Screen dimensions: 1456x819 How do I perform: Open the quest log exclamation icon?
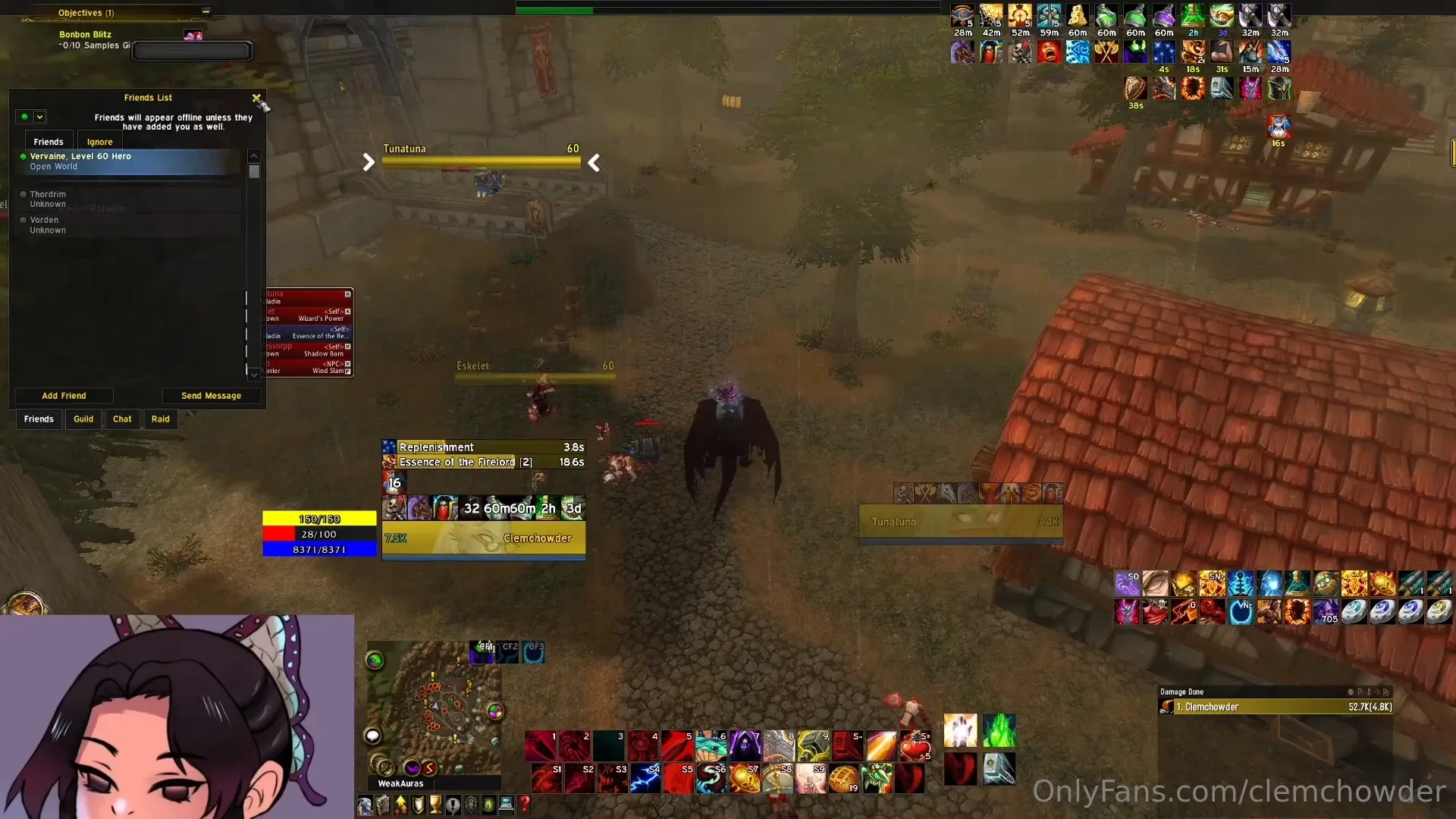[x=453, y=805]
